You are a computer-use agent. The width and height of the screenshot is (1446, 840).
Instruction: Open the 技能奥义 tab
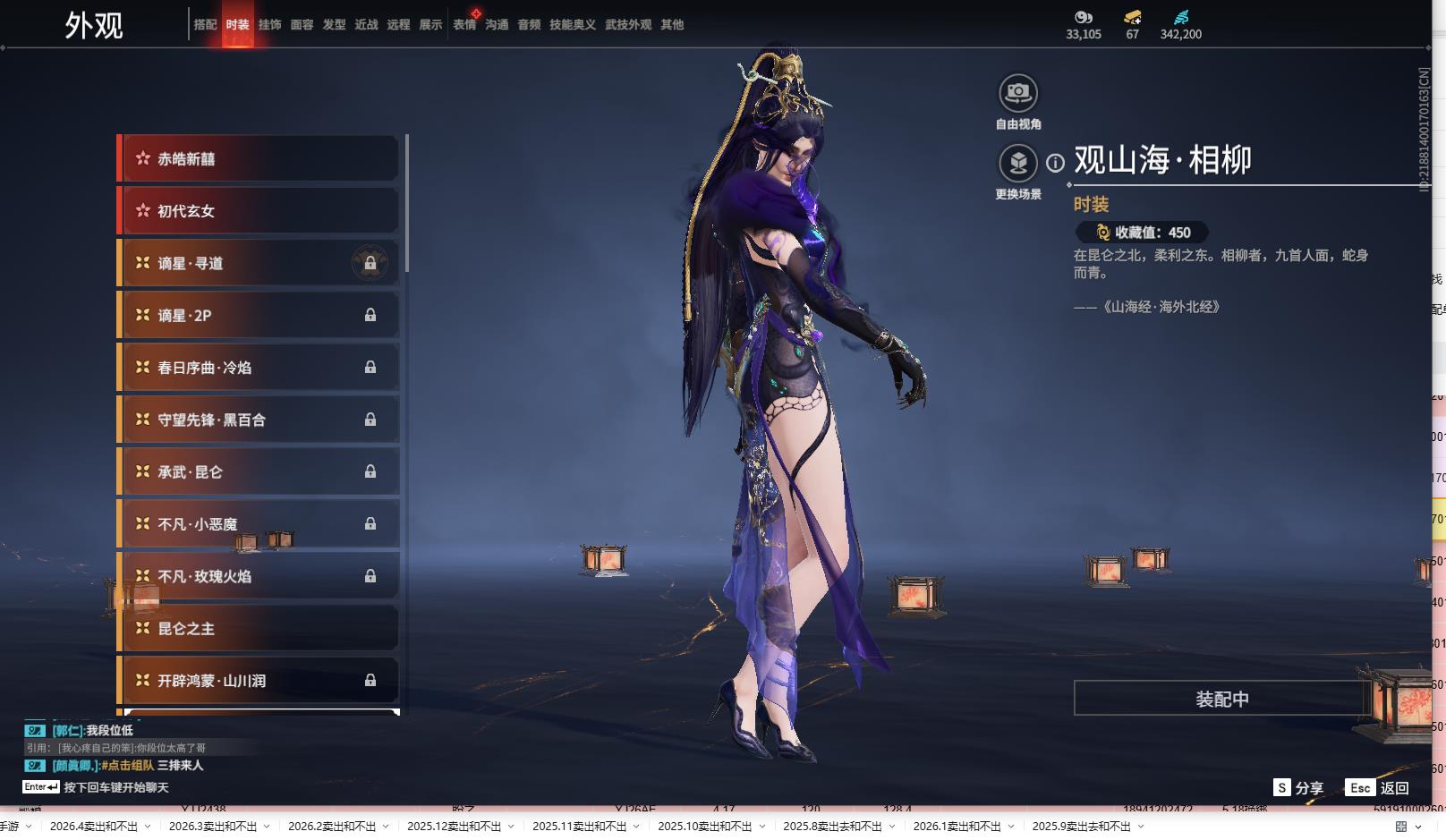(572, 25)
